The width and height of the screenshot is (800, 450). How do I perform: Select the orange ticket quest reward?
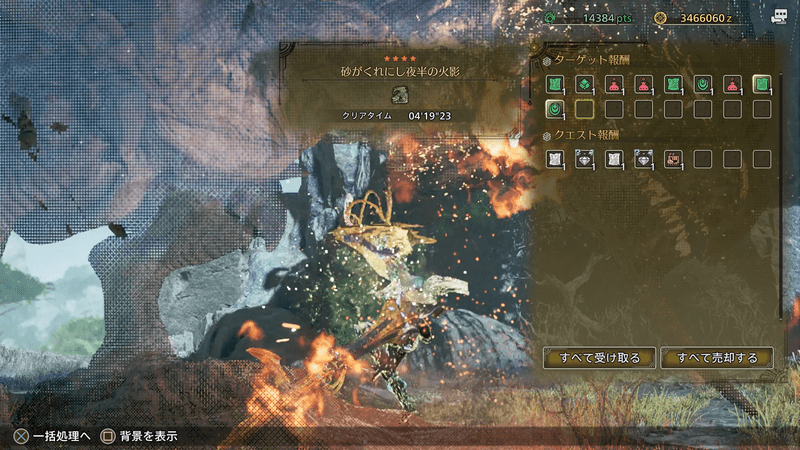click(x=673, y=158)
